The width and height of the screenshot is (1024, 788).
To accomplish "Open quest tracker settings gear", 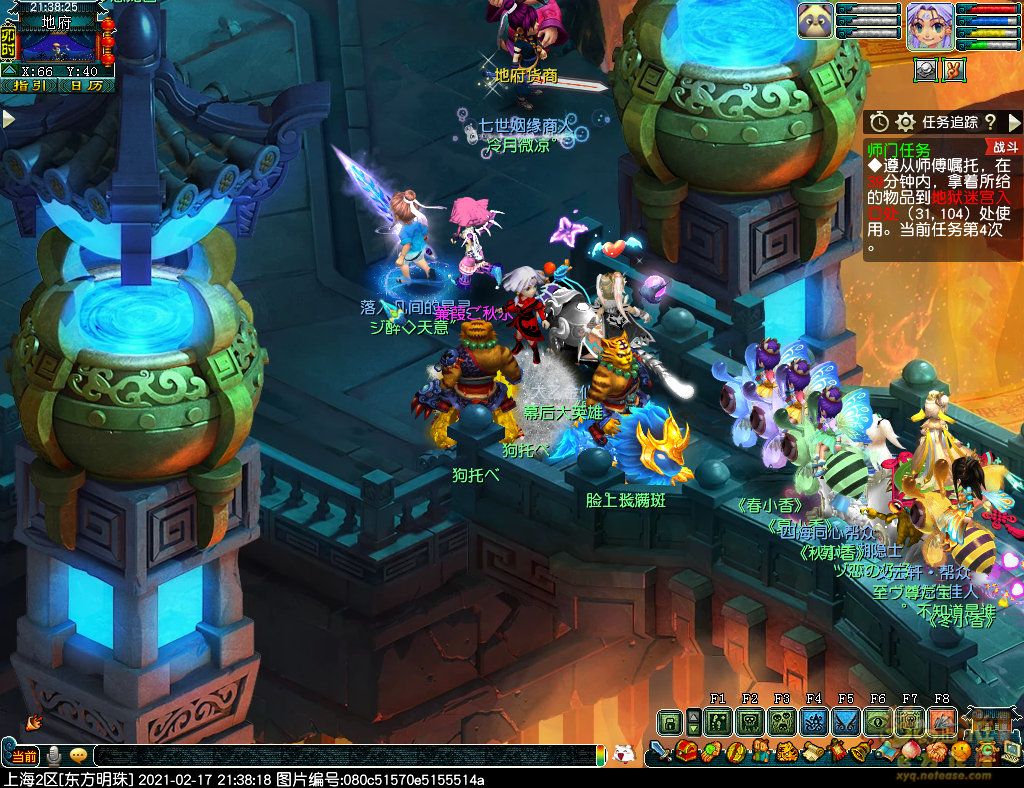I will (x=905, y=122).
